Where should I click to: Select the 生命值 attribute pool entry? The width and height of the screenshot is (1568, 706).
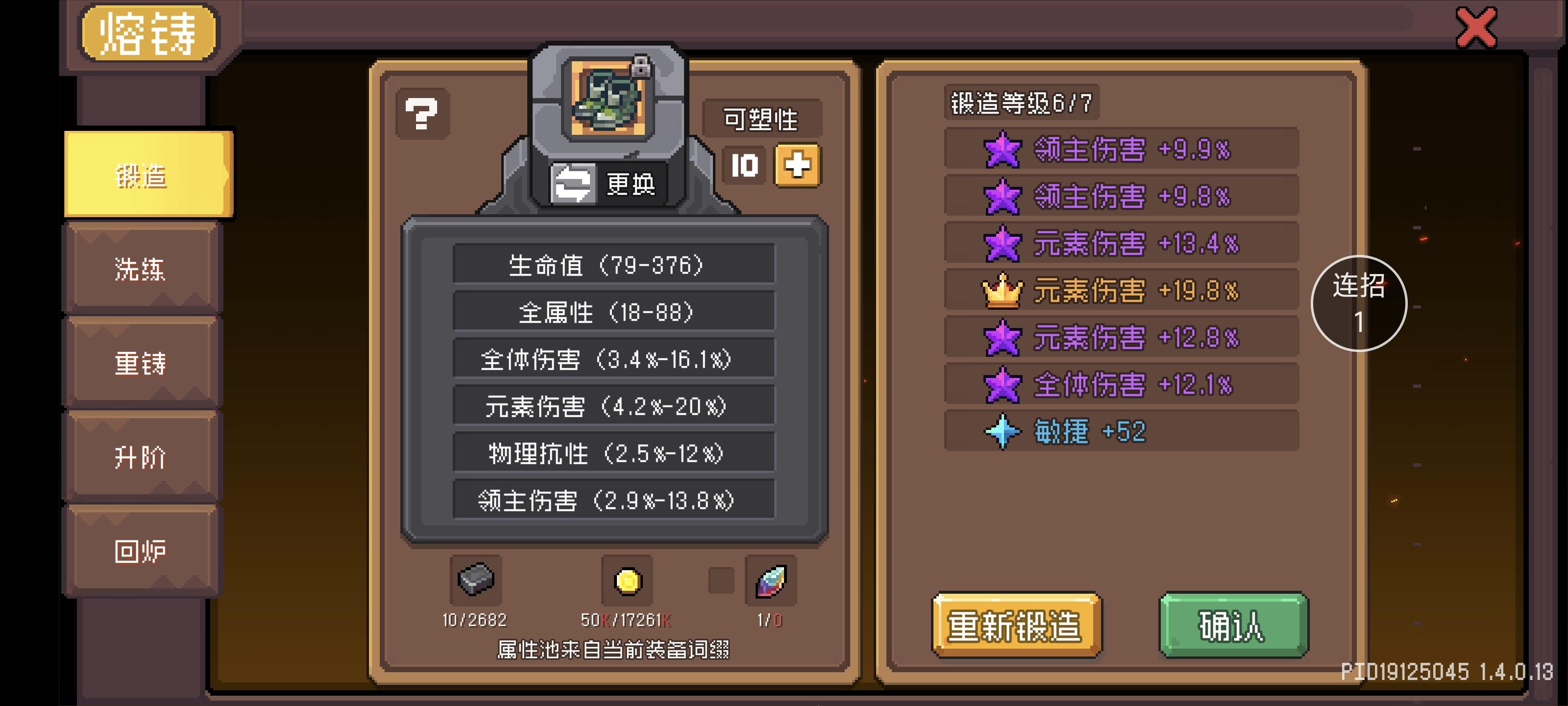612,265
